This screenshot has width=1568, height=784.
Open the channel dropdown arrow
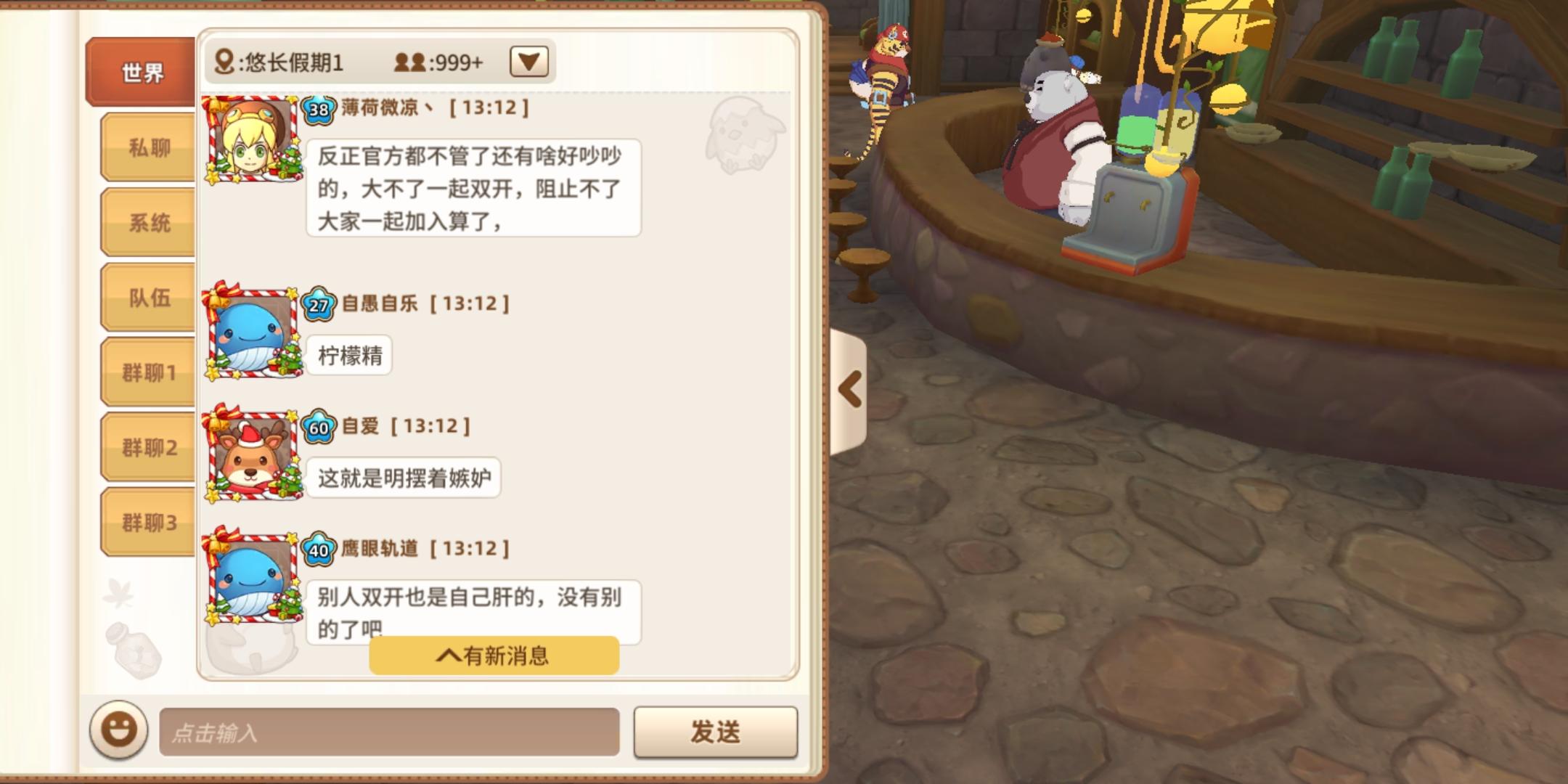click(x=529, y=62)
